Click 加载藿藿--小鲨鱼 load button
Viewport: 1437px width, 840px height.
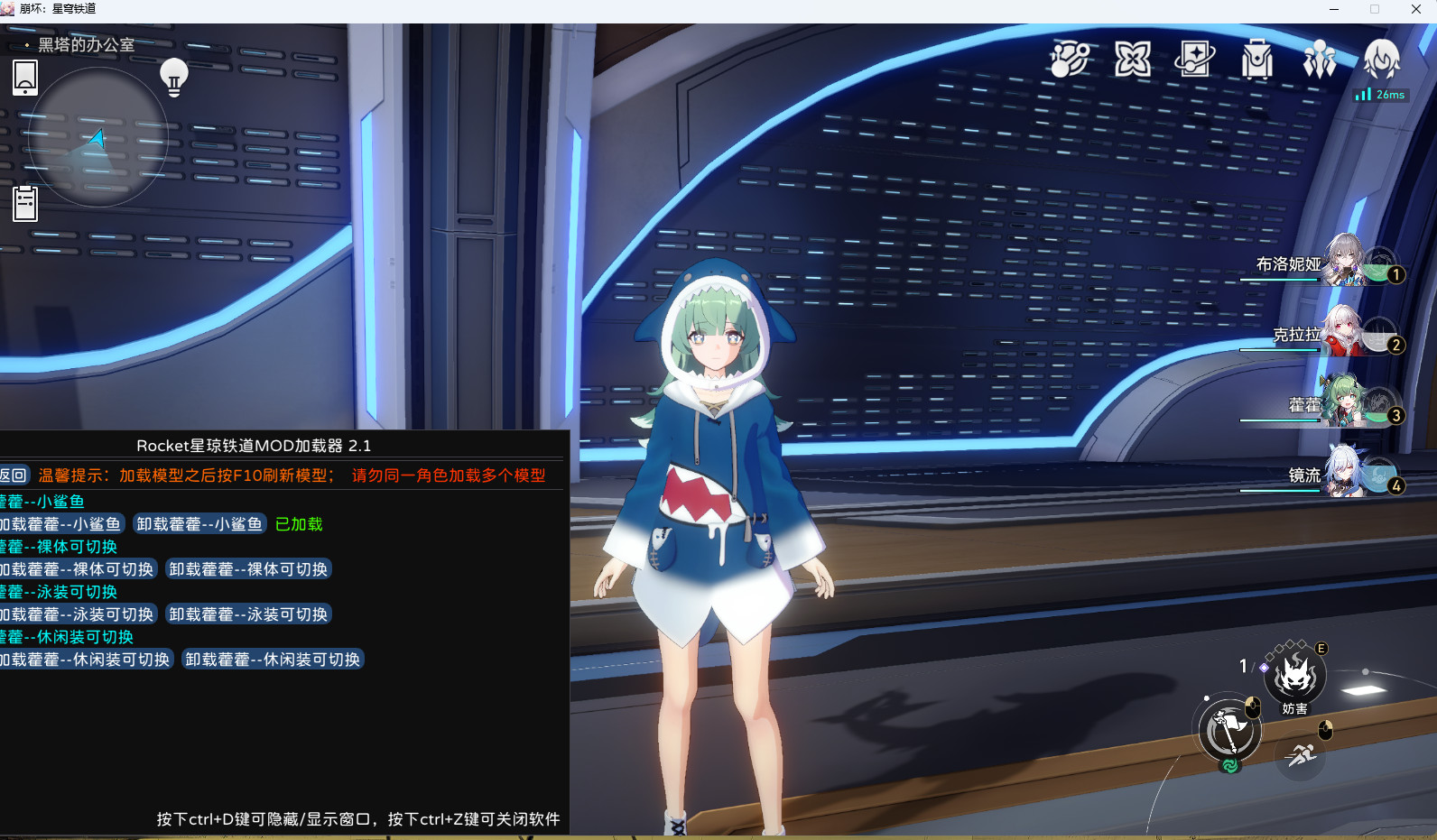tap(59, 523)
